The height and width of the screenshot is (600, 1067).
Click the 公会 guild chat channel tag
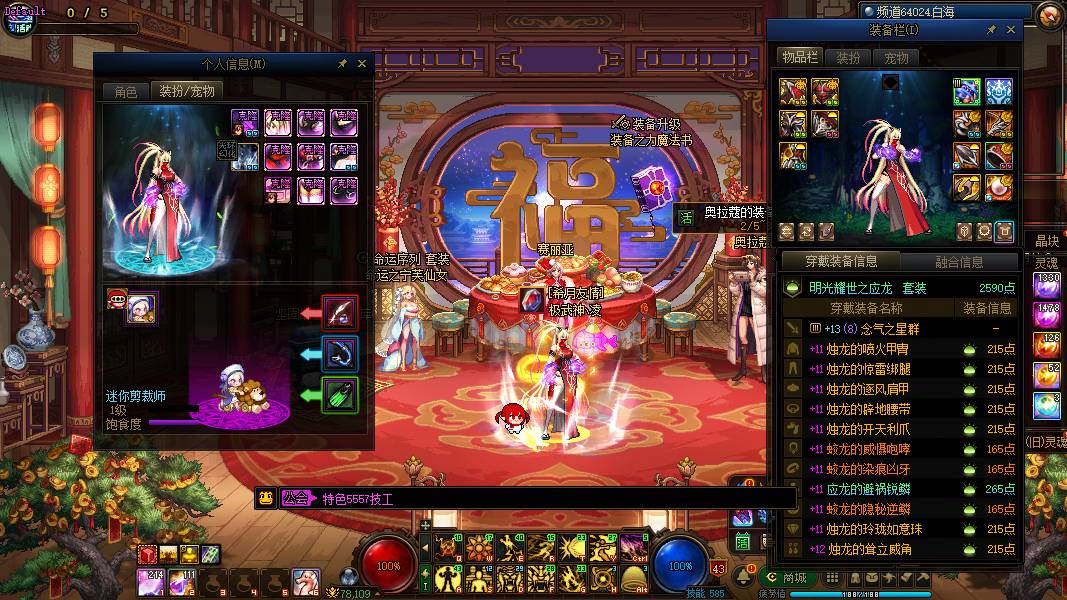pos(295,498)
